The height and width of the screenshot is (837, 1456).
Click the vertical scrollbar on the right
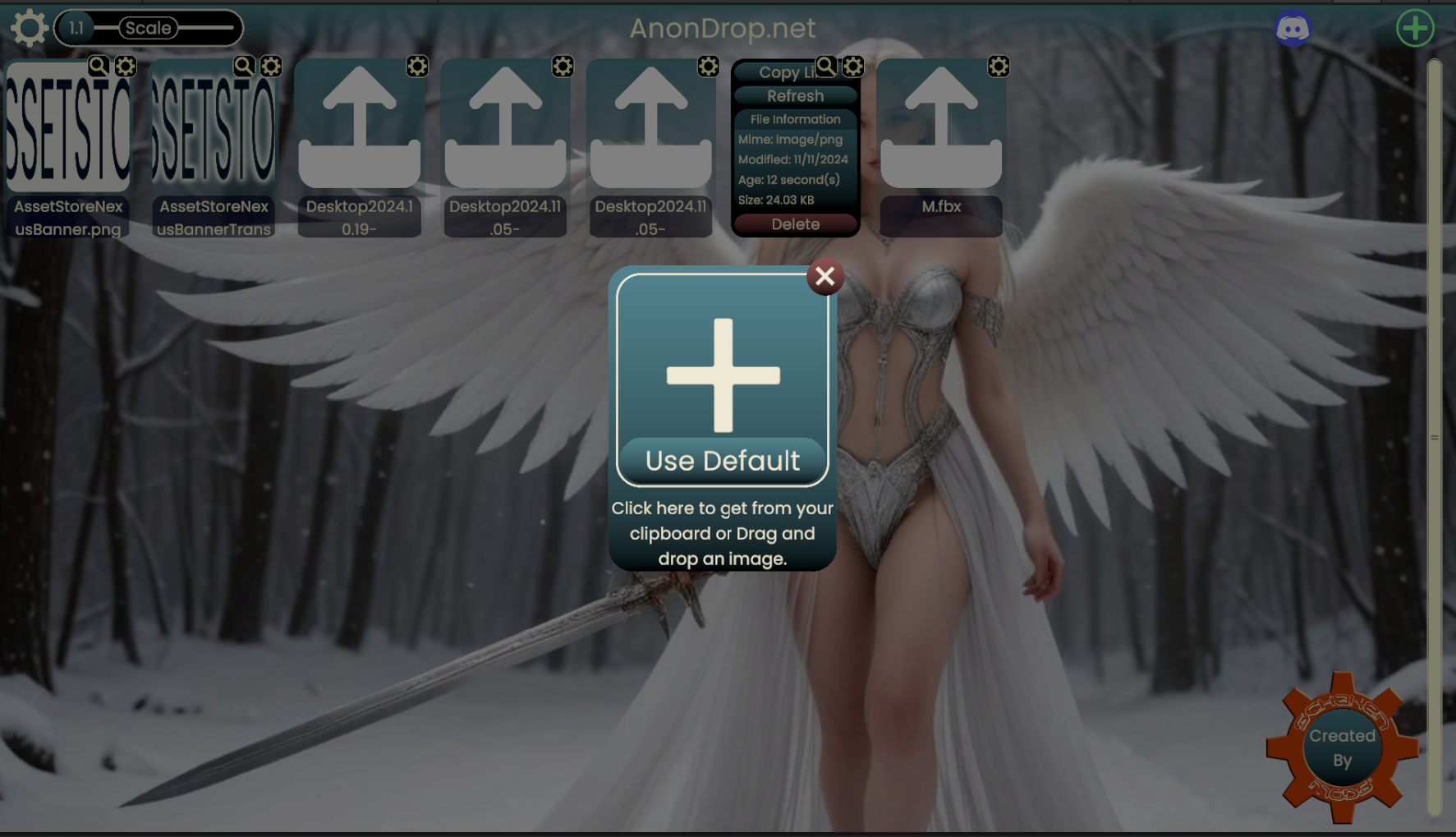[x=1435, y=437]
